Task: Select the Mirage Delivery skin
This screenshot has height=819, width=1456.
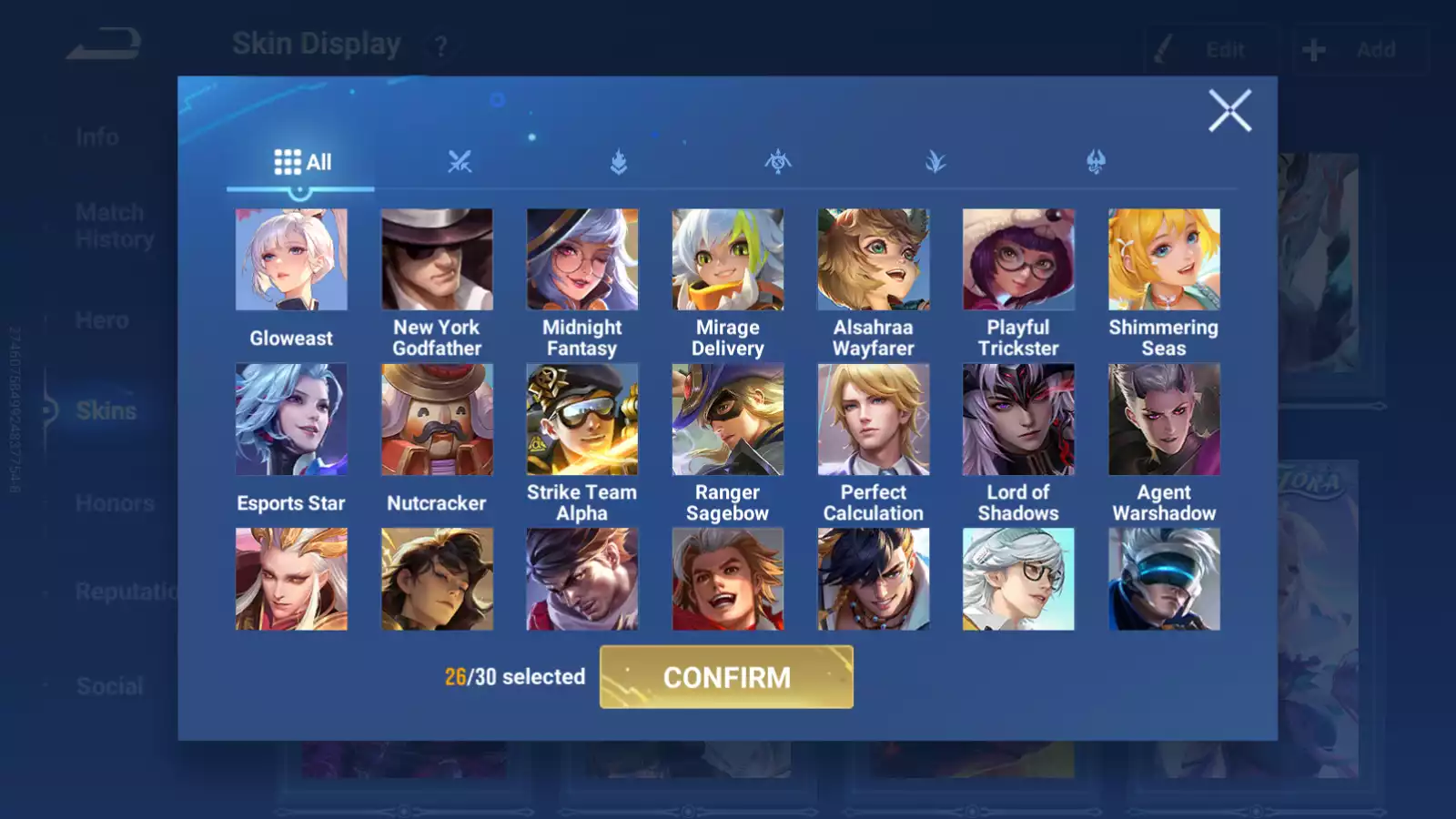Action: point(728,260)
